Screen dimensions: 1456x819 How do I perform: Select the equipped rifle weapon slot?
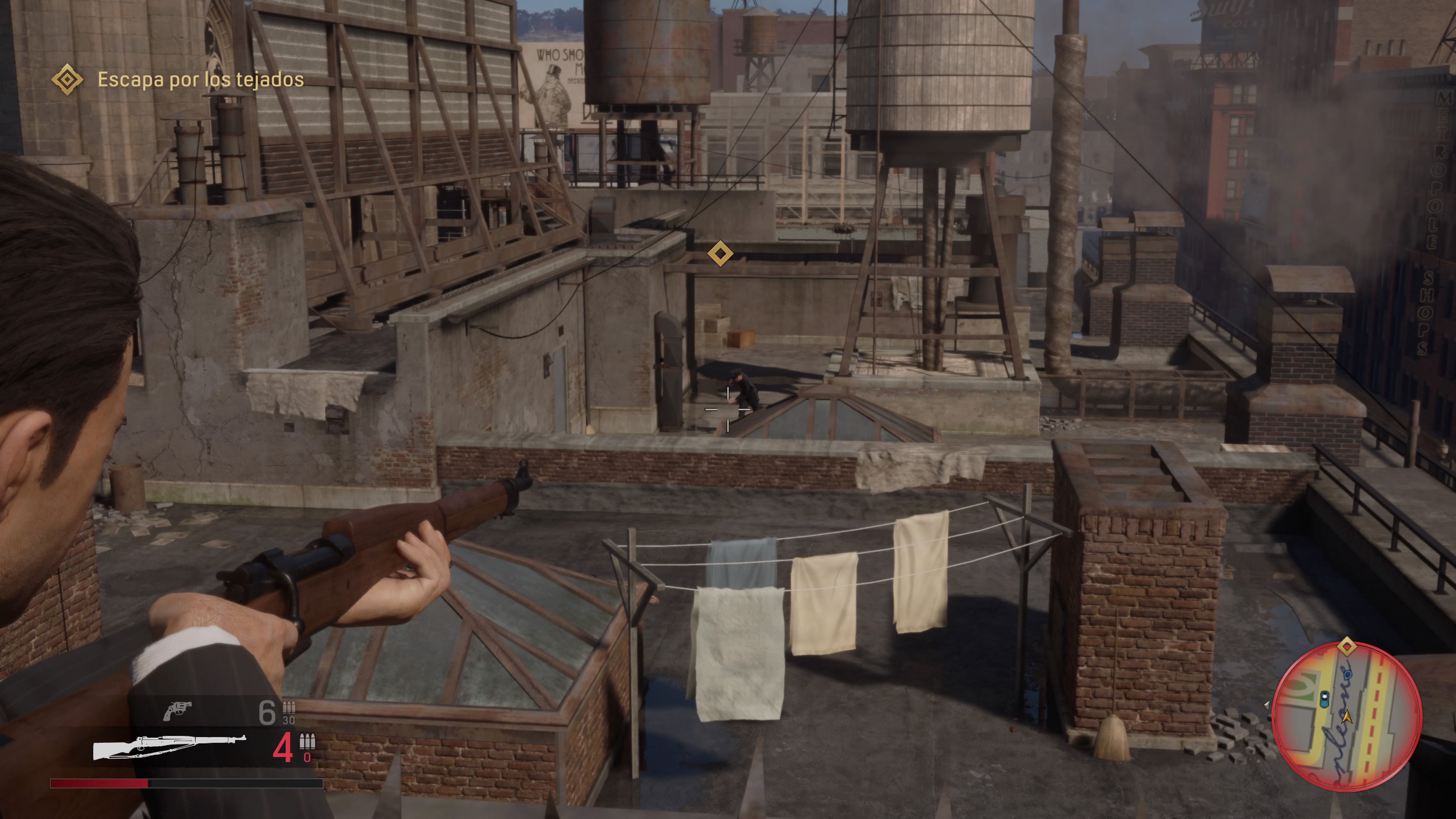(169, 747)
